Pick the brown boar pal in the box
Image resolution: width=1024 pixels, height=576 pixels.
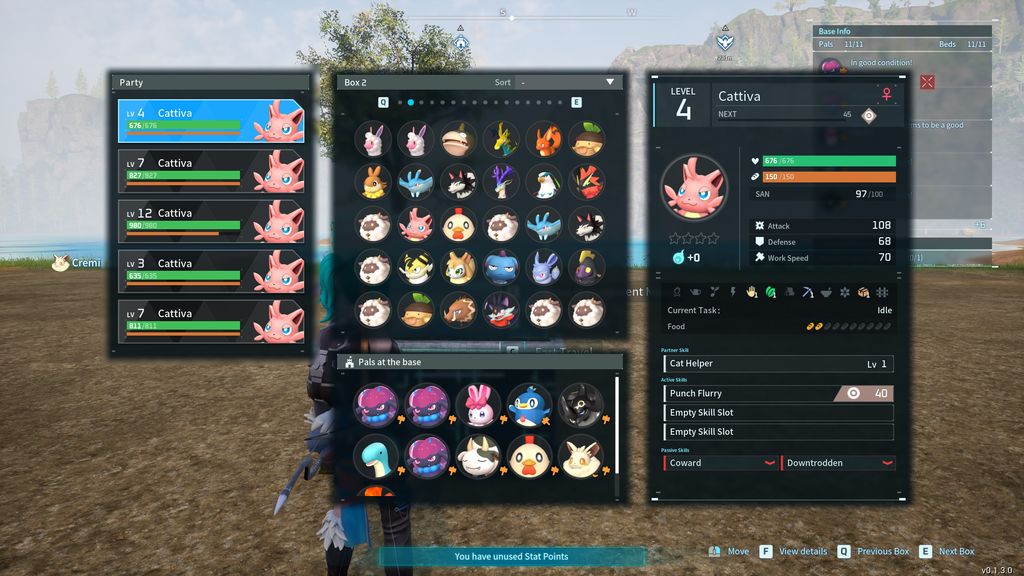click(458, 311)
